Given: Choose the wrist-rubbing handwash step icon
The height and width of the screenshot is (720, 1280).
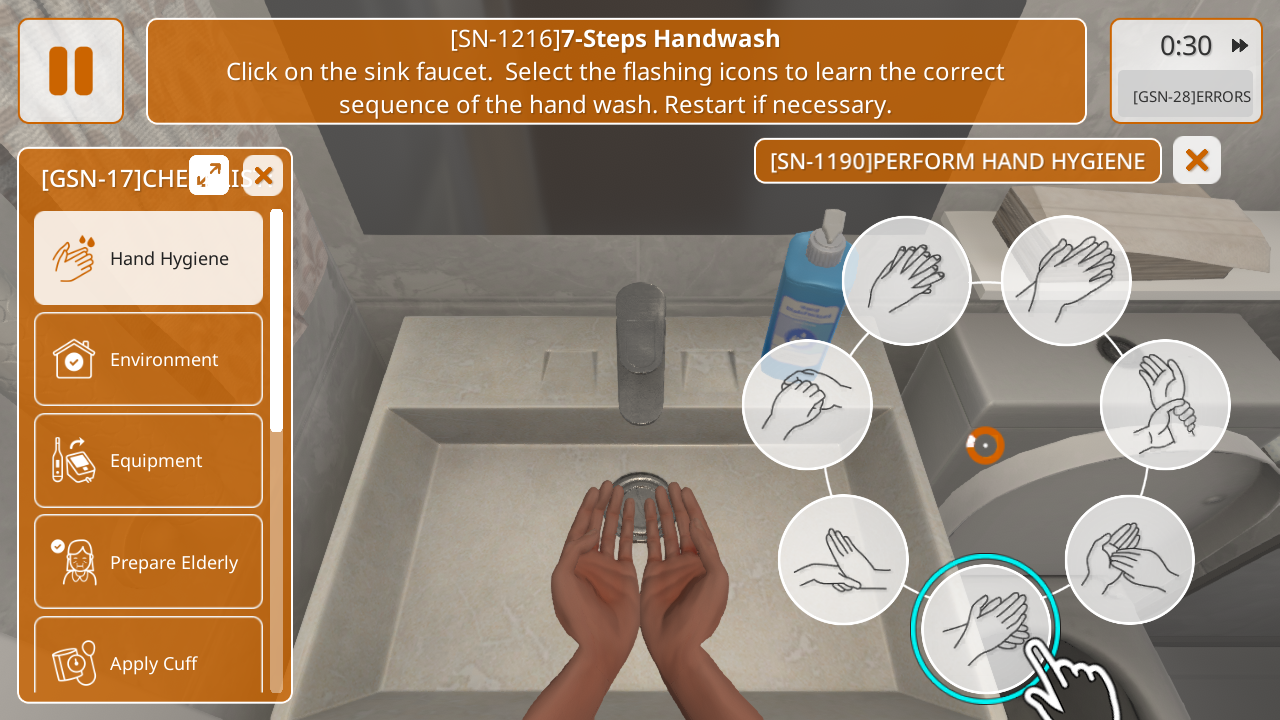Looking at the screenshot, I should point(1165,404).
